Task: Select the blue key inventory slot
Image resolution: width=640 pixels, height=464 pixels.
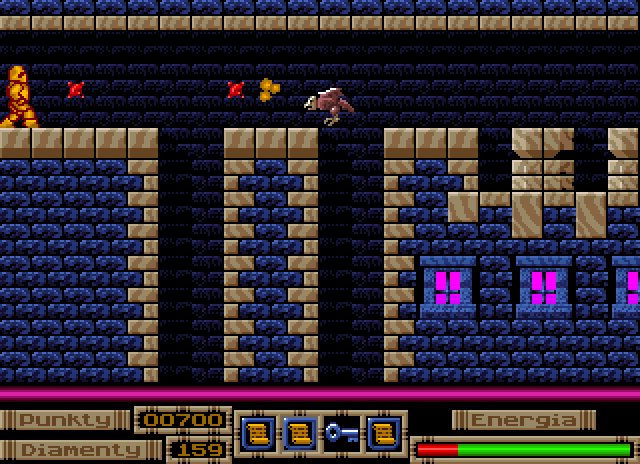Action: 341,433
